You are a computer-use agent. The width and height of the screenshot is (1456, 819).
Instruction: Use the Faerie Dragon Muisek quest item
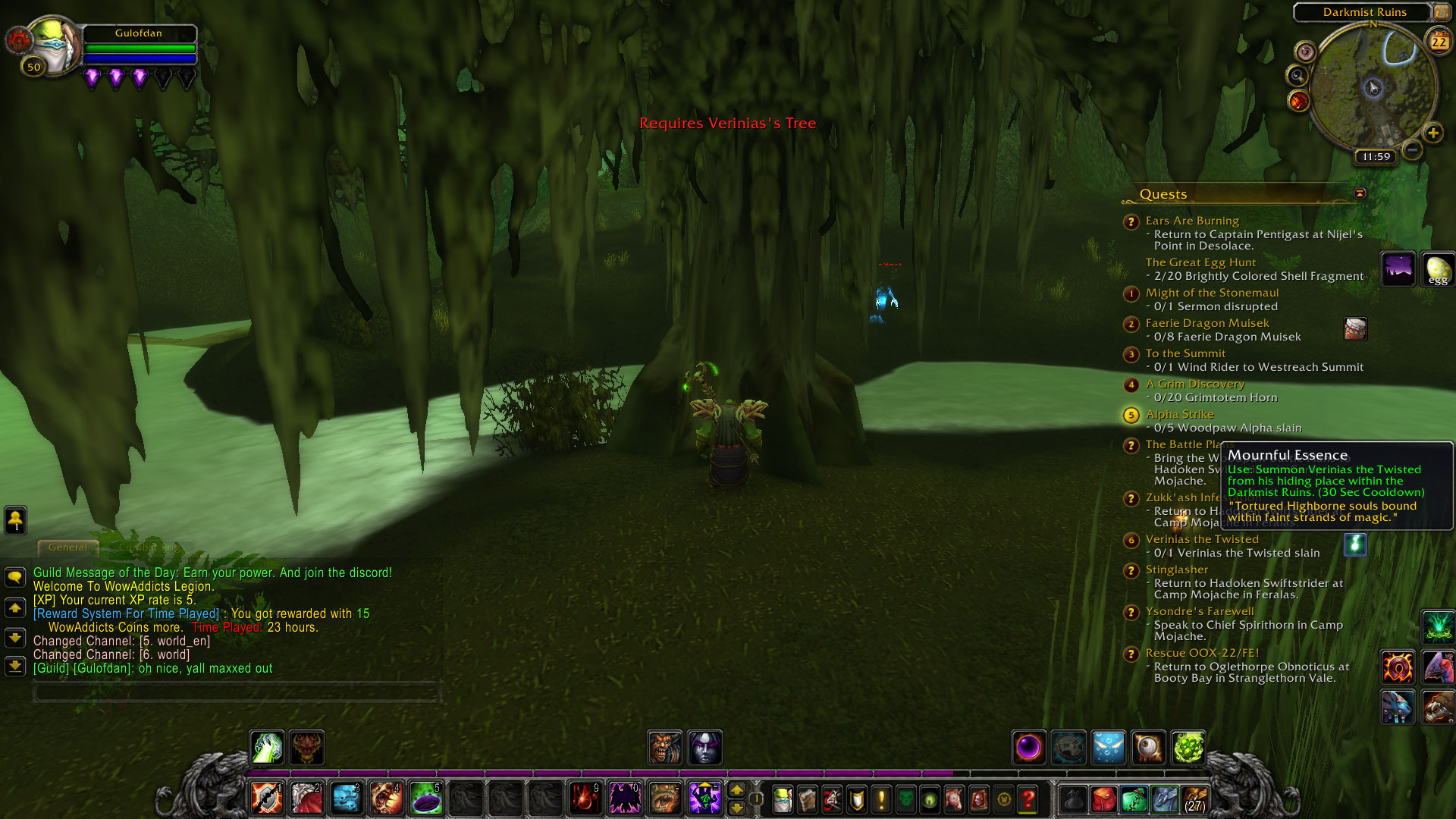[1355, 328]
